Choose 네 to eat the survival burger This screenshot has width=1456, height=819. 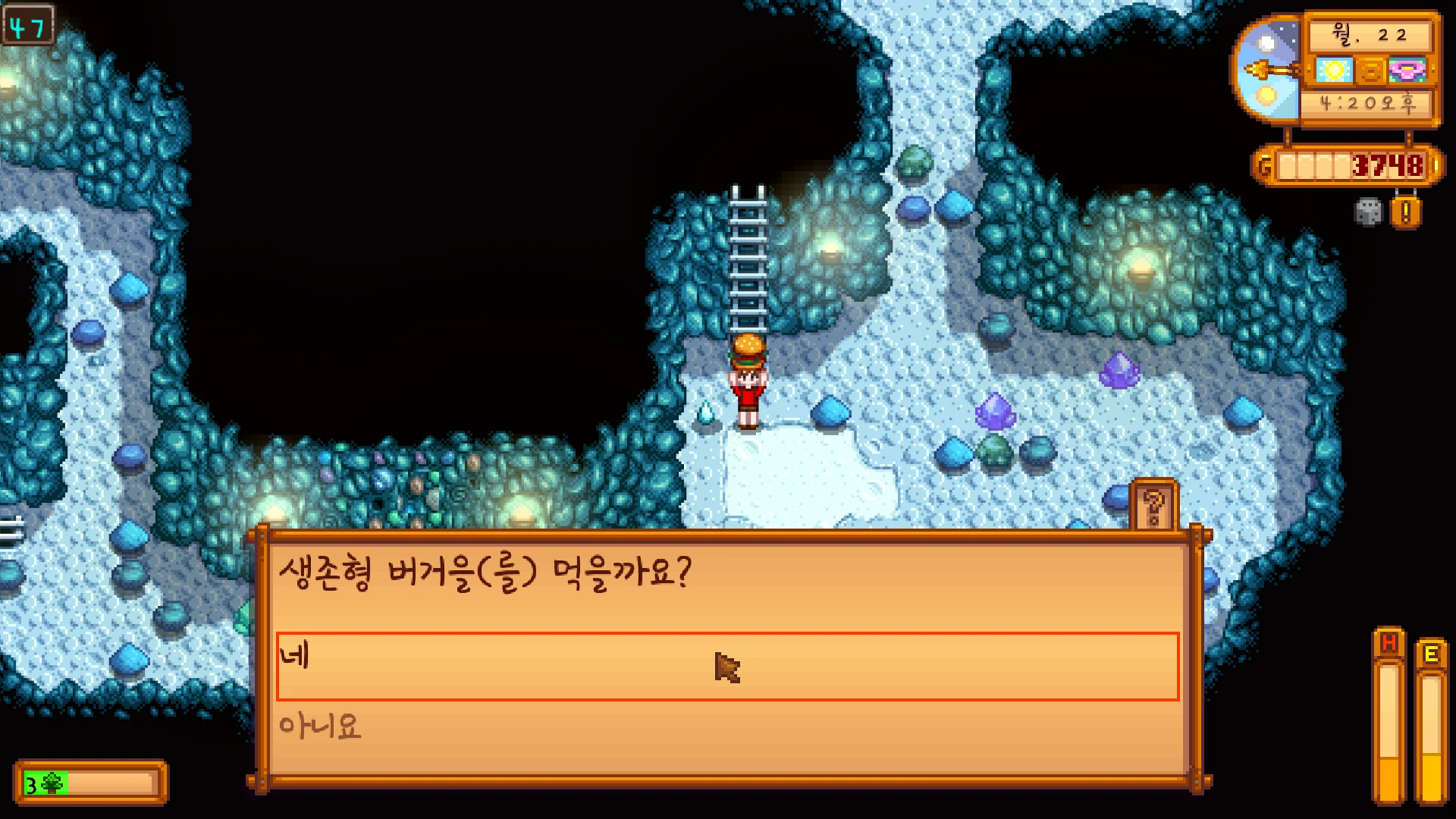point(726,666)
